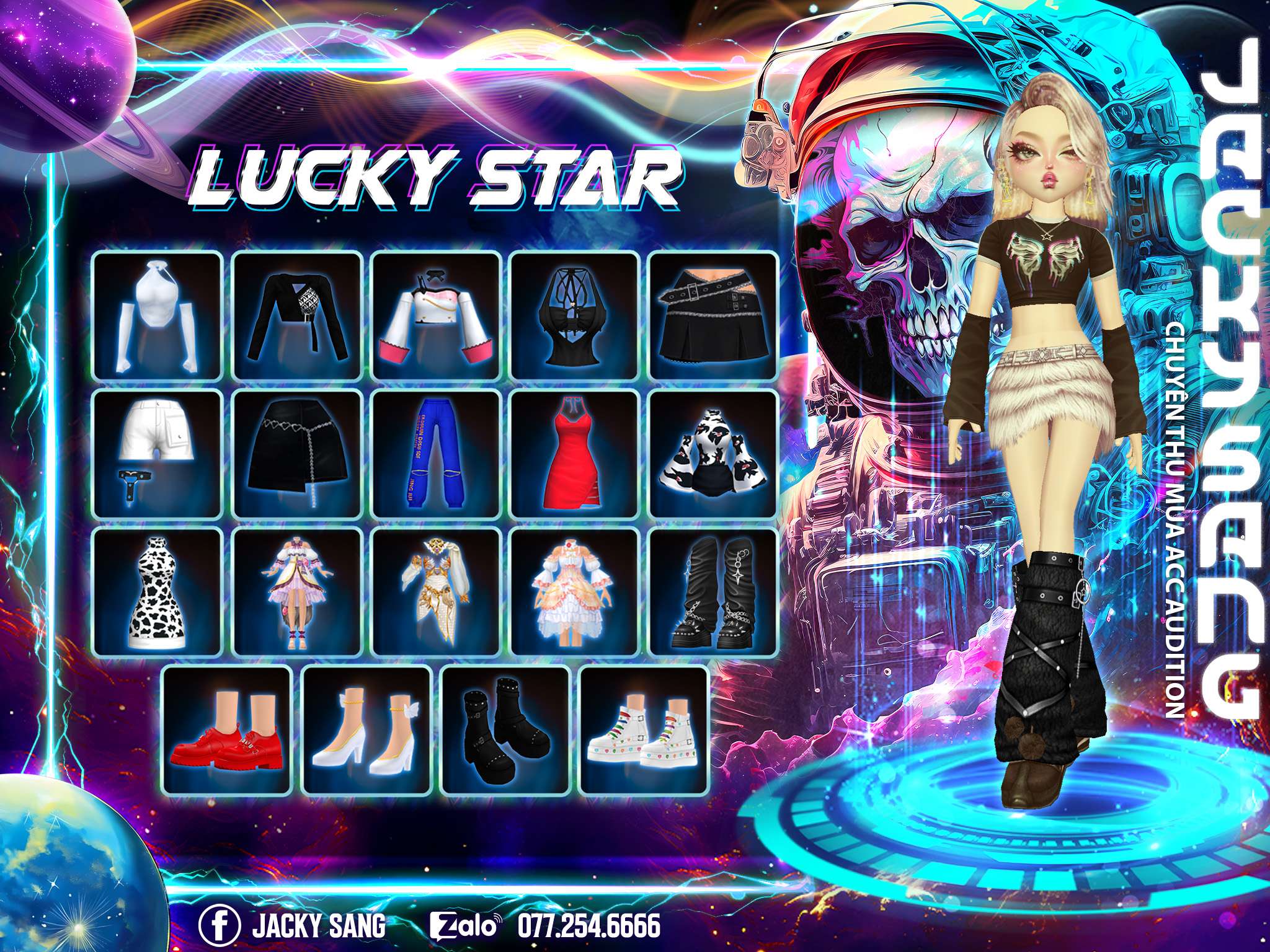Screen dimensions: 1270x952
Task: Choose the black belted pleated mini skirt
Action: pyautogui.click(x=713, y=315)
